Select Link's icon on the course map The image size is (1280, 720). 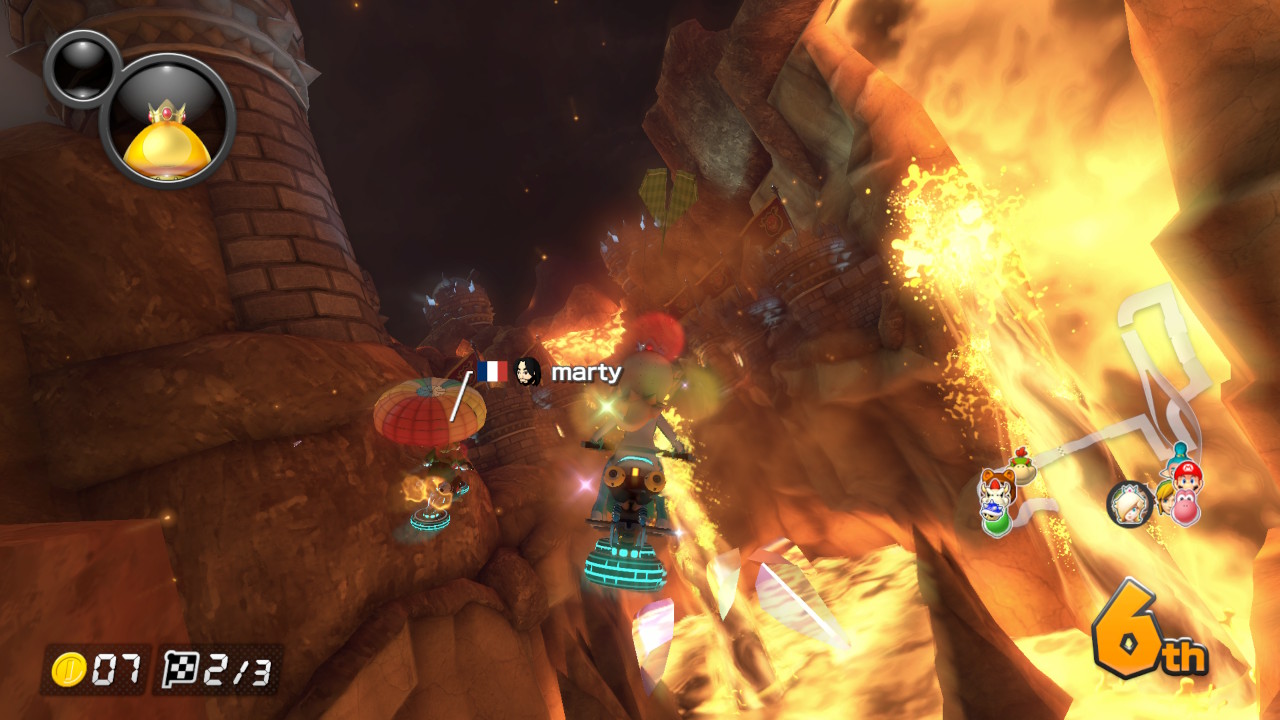[1164, 497]
